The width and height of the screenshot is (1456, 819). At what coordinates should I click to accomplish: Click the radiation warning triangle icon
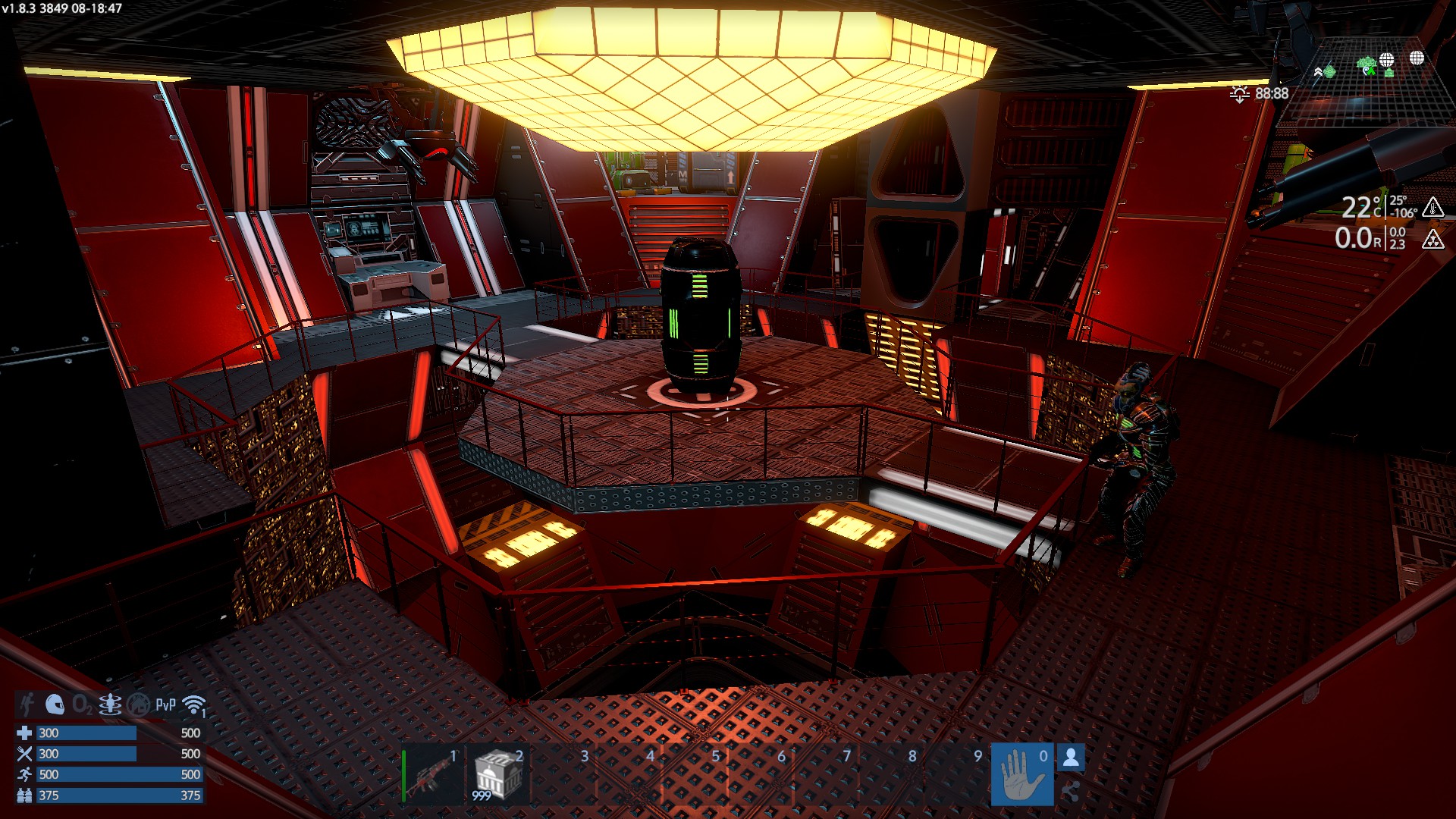(1432, 240)
